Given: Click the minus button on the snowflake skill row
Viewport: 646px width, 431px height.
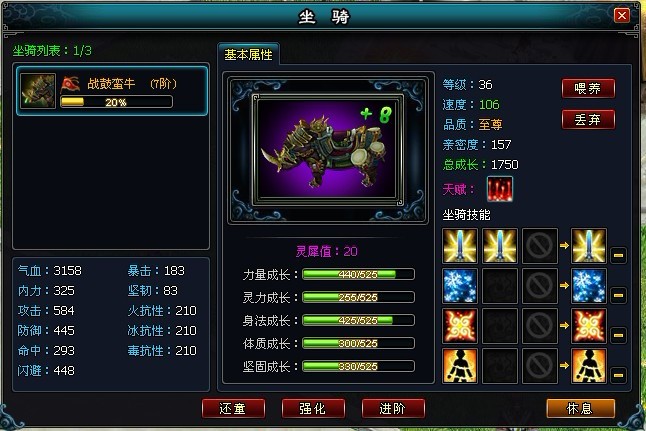Looking at the screenshot, I should click(x=618, y=295).
